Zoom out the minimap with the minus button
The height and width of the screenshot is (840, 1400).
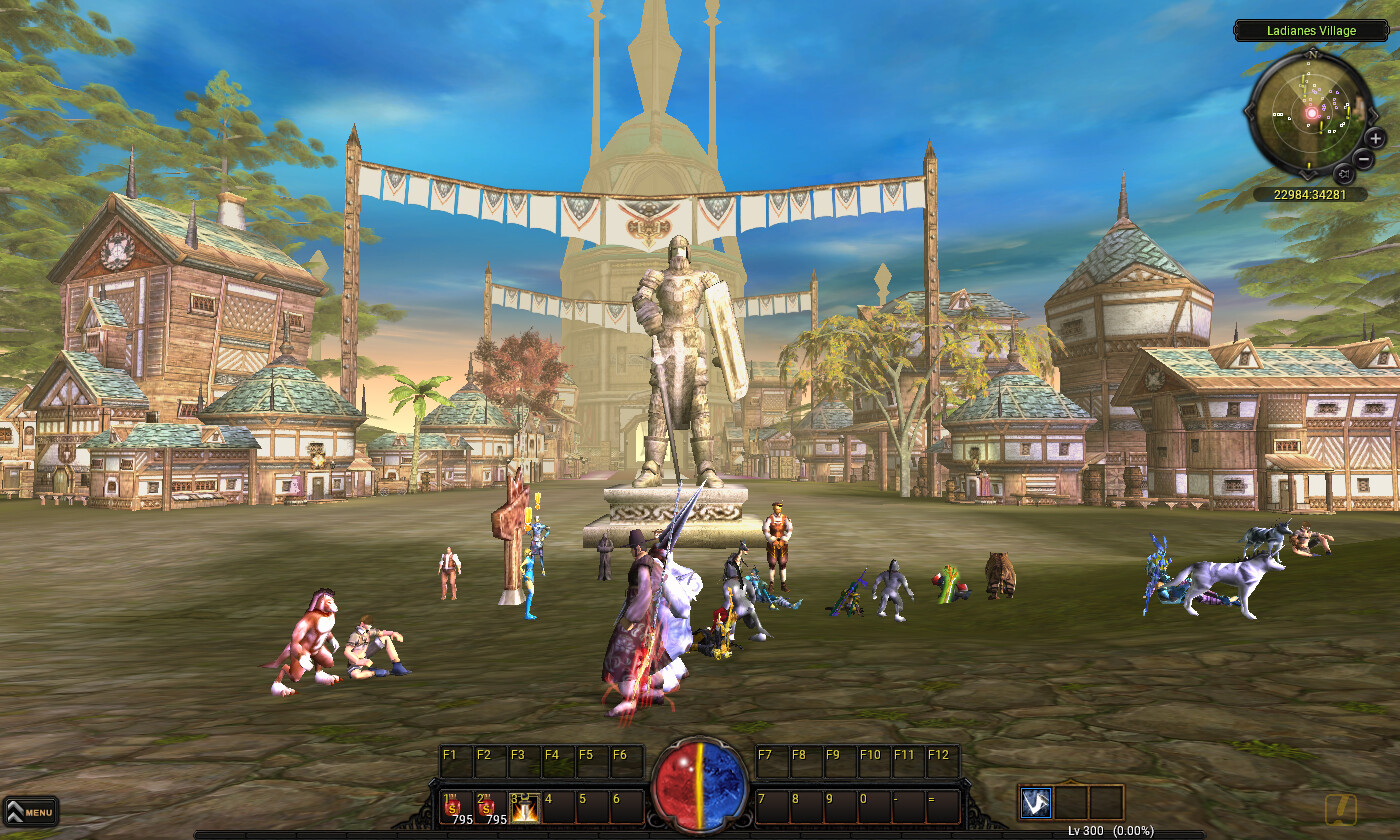click(1363, 158)
